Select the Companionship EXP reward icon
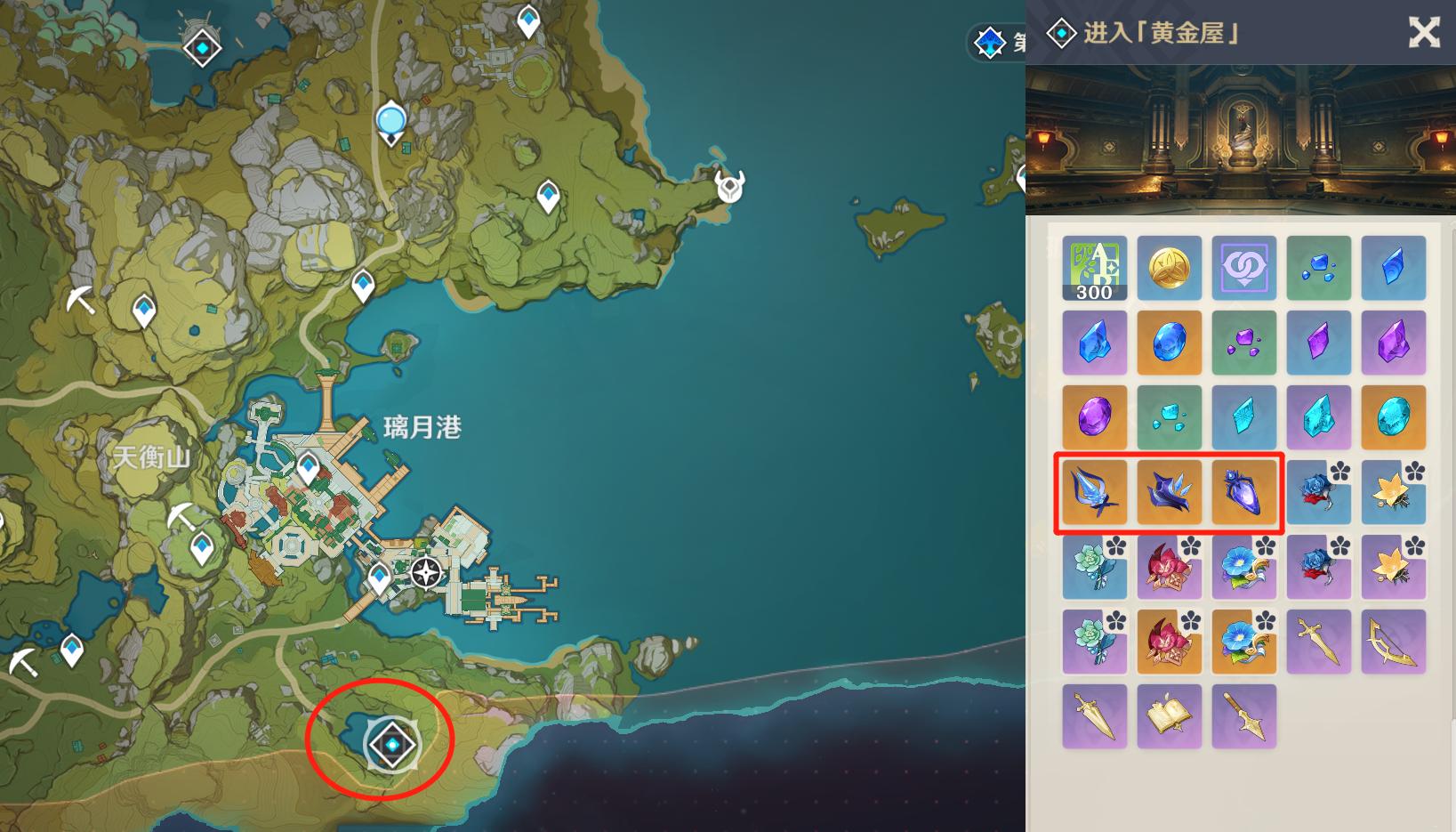Viewport: 1456px width, 832px height. [1243, 268]
